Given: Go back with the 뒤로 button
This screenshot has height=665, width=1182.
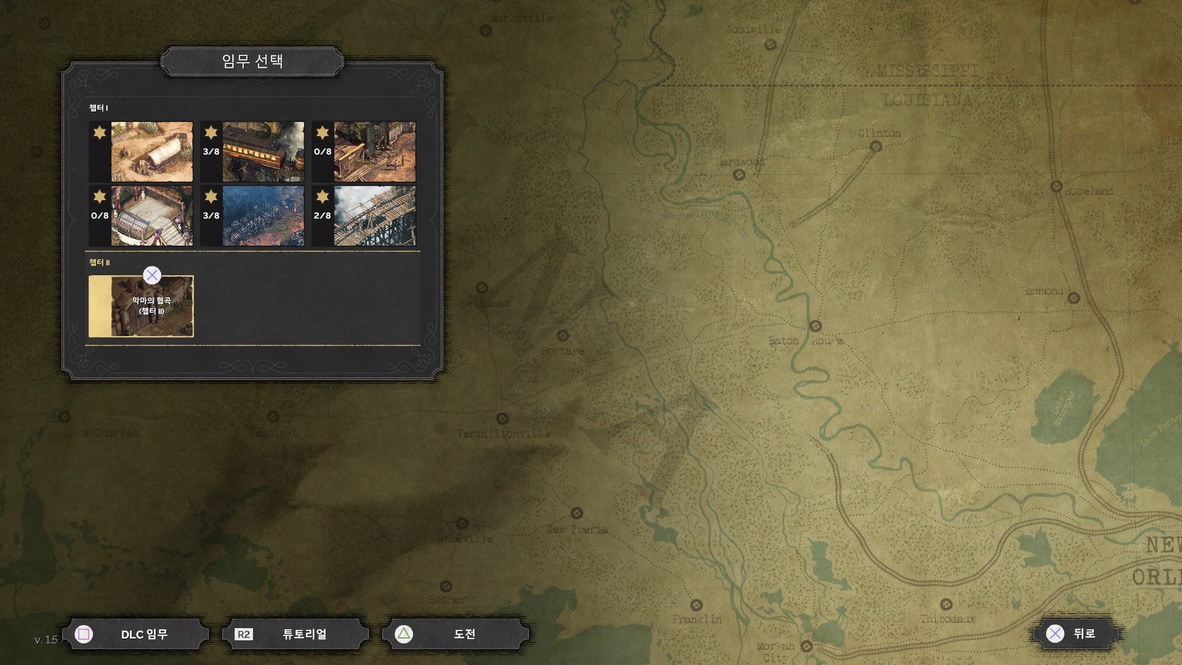Looking at the screenshot, I should [1075, 633].
